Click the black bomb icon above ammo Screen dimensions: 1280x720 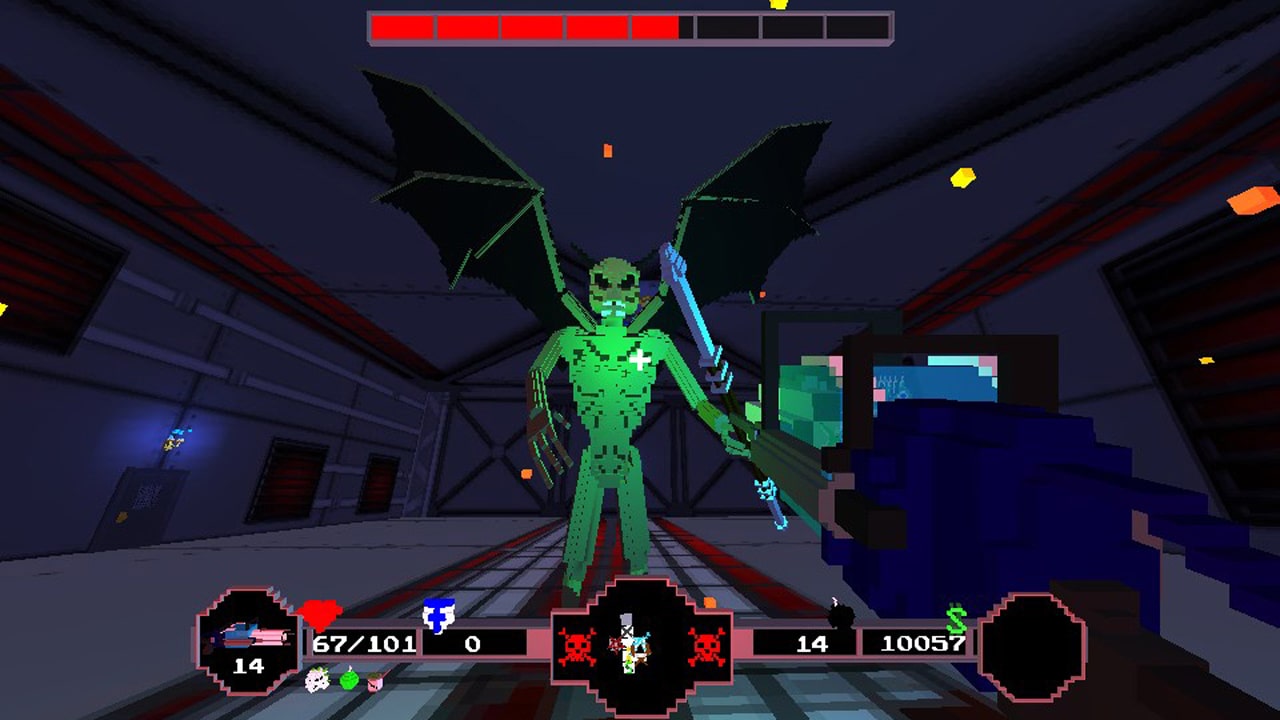click(840, 615)
